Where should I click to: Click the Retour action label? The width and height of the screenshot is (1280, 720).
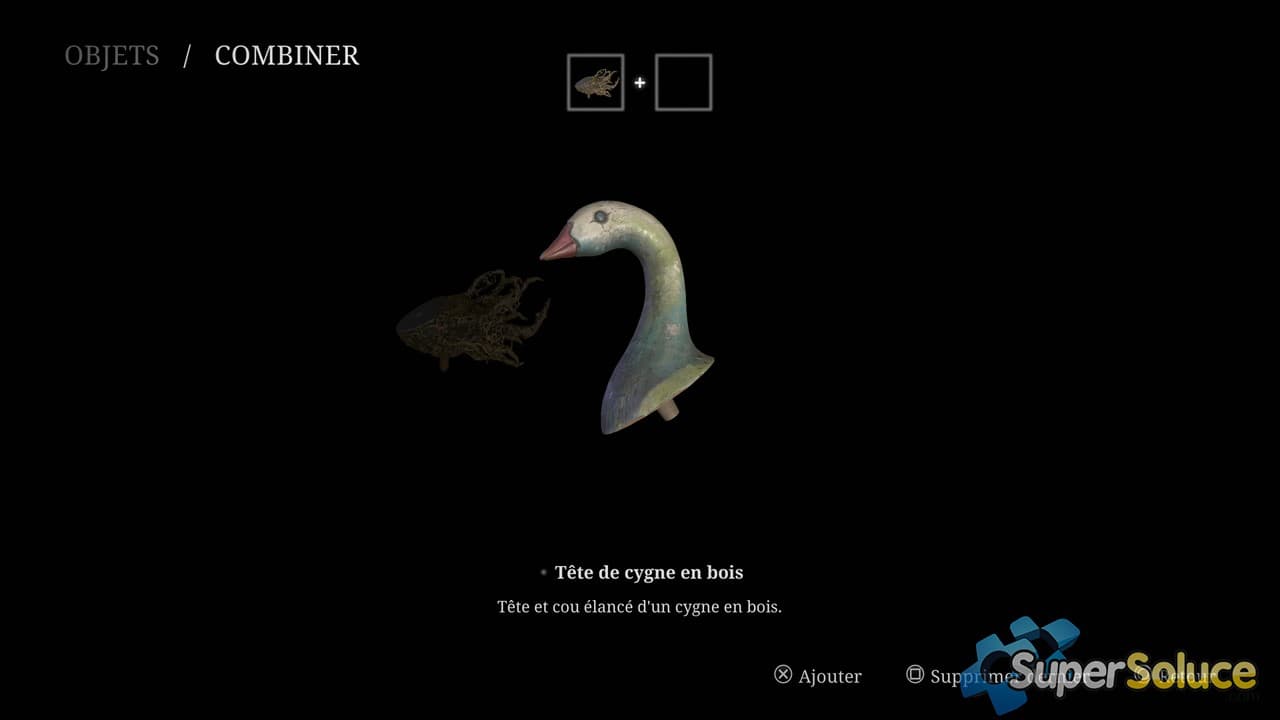pos(1185,676)
